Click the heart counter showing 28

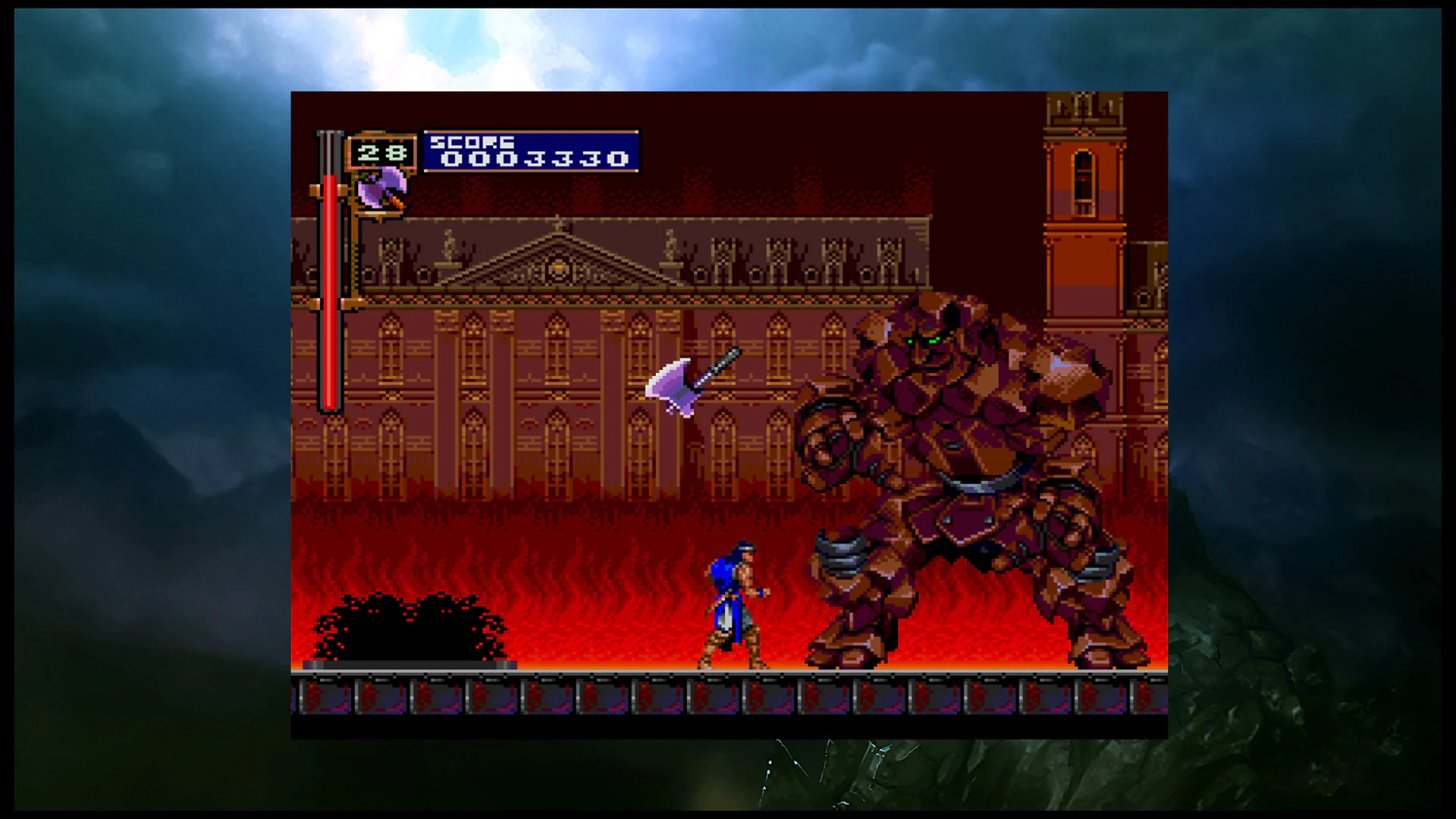(381, 151)
